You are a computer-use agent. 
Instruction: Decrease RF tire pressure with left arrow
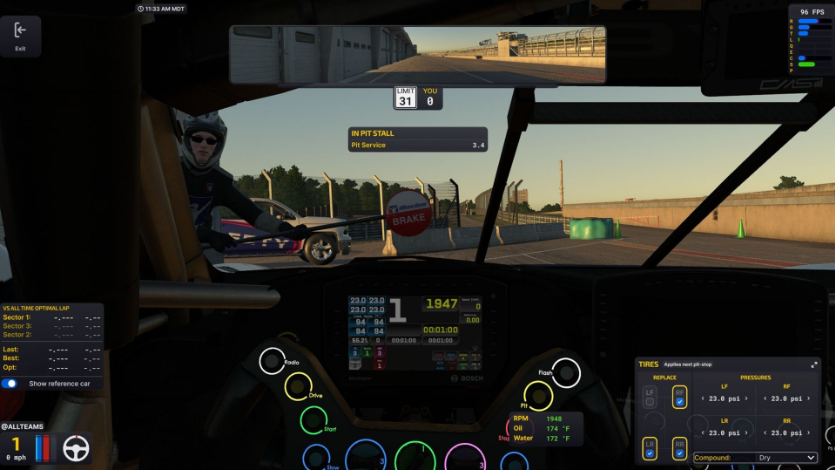(765, 399)
